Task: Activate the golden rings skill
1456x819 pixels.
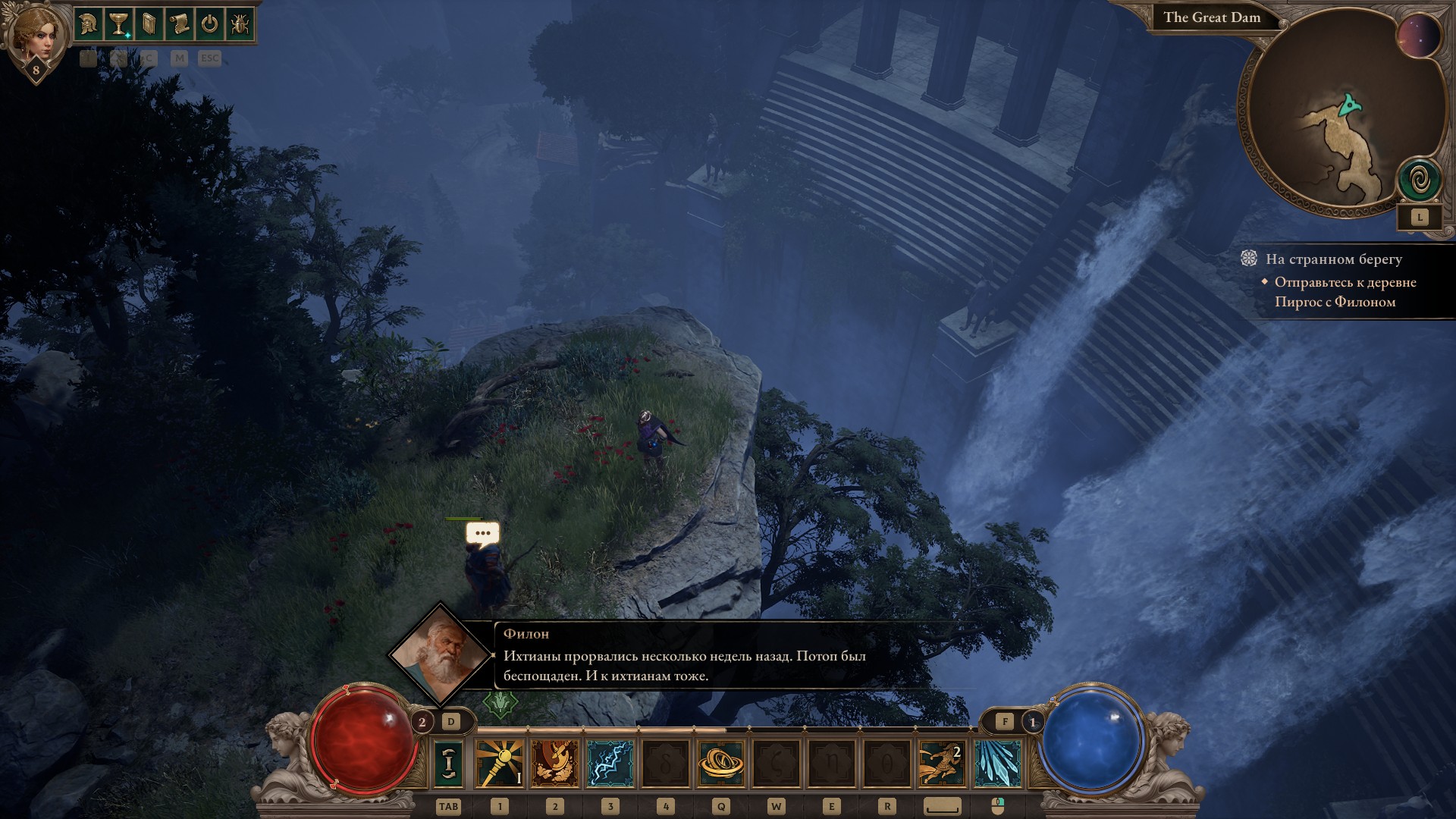Action: click(x=721, y=763)
